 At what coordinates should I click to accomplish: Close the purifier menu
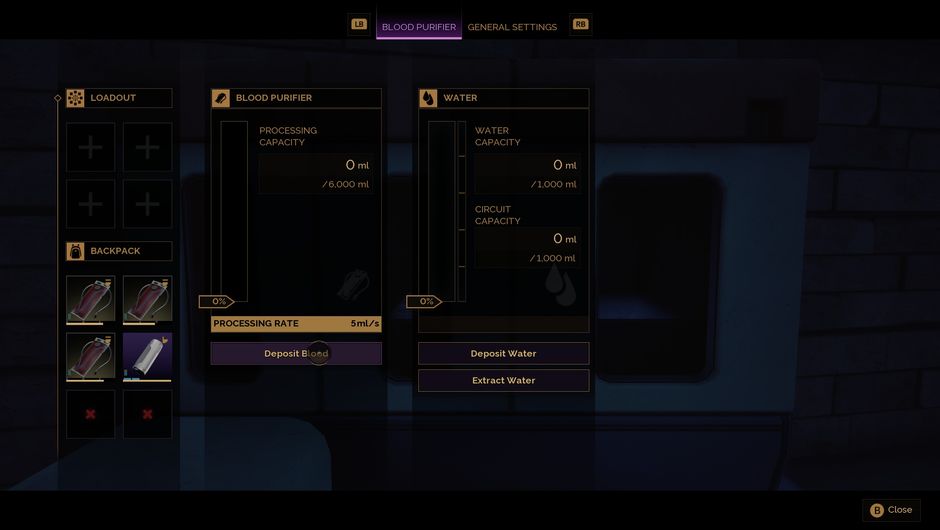(x=891, y=510)
